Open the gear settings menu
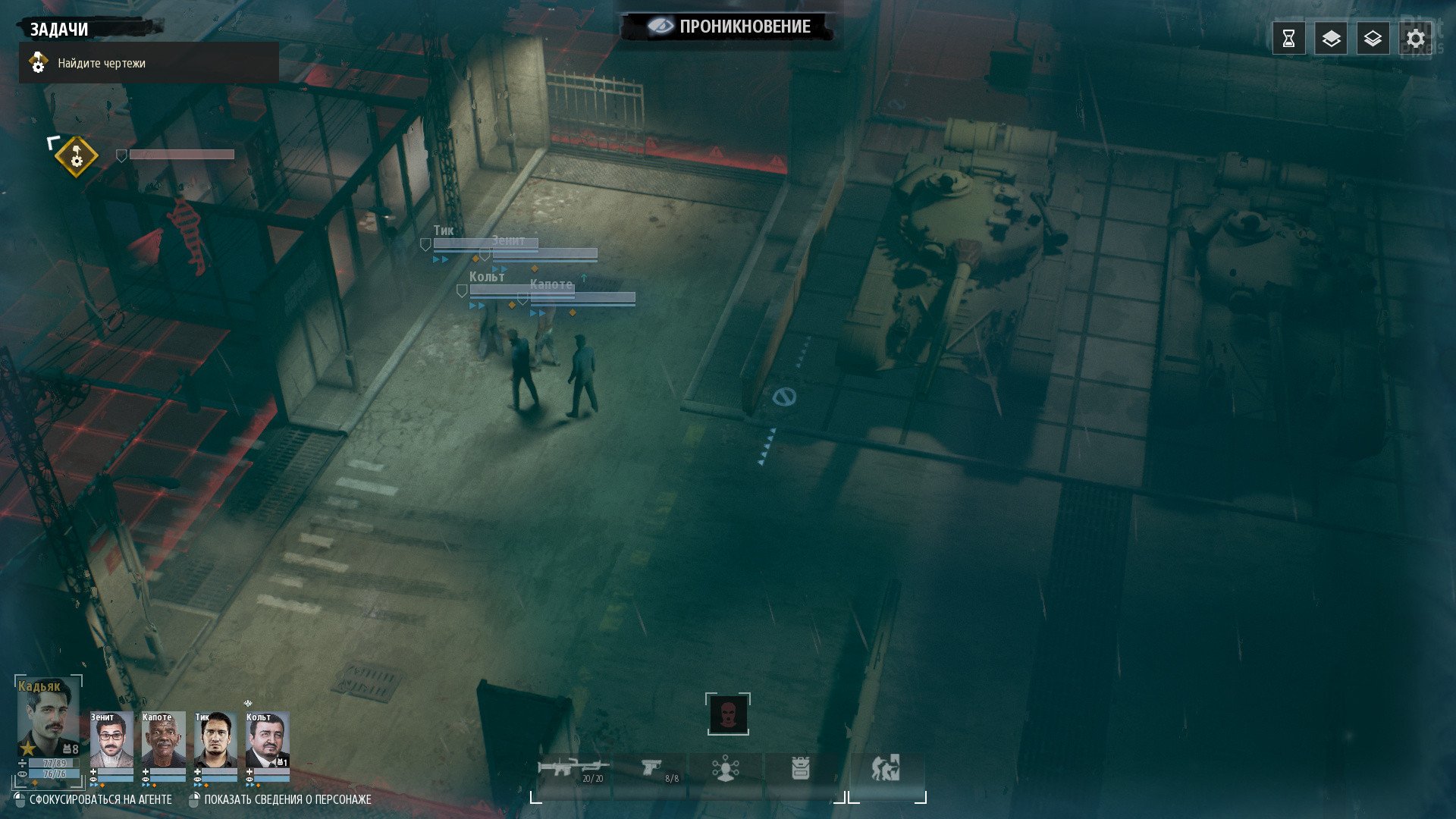Screen dimensions: 1456x819 (1415, 39)
